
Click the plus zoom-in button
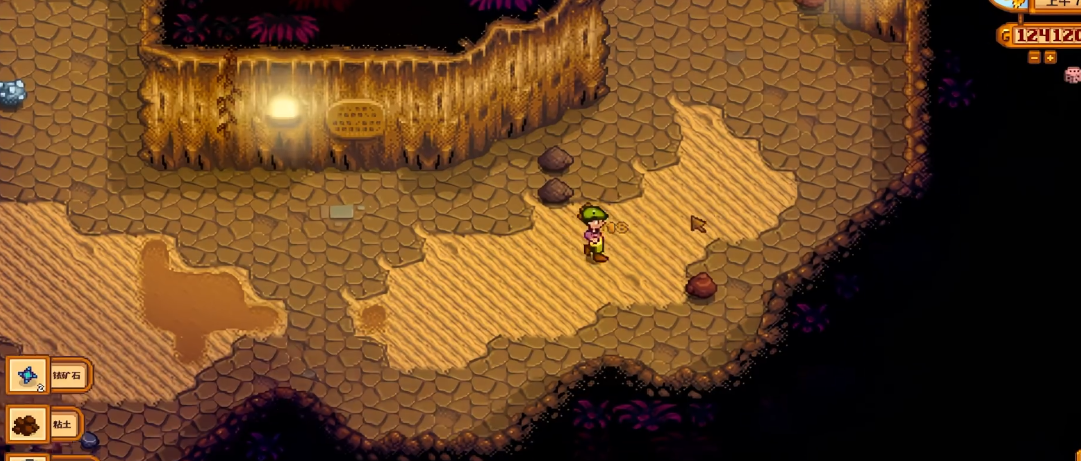(1050, 58)
